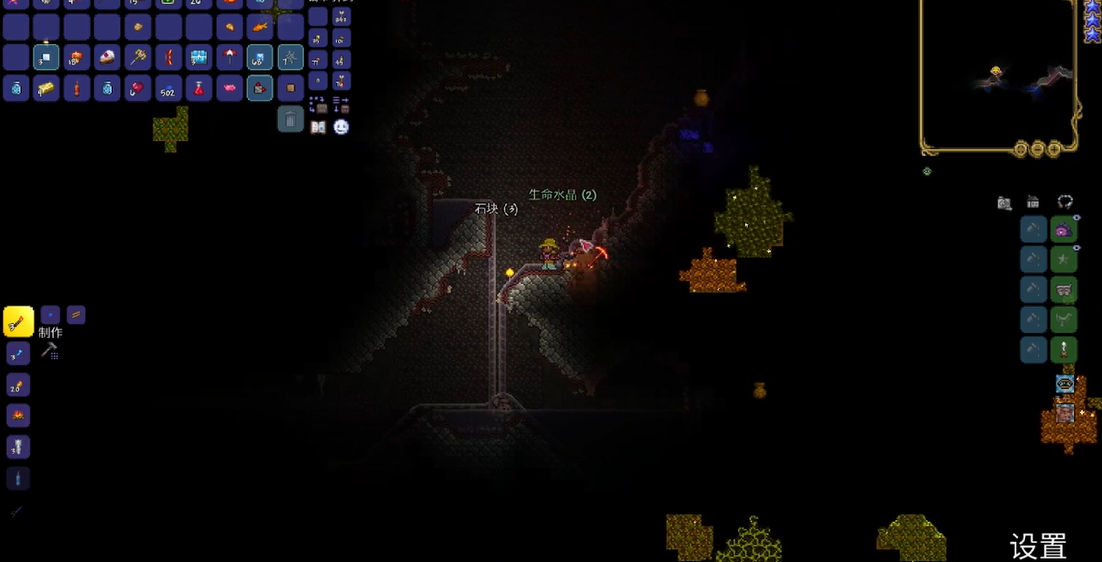Switch to the housing menu icon

tap(1033, 203)
